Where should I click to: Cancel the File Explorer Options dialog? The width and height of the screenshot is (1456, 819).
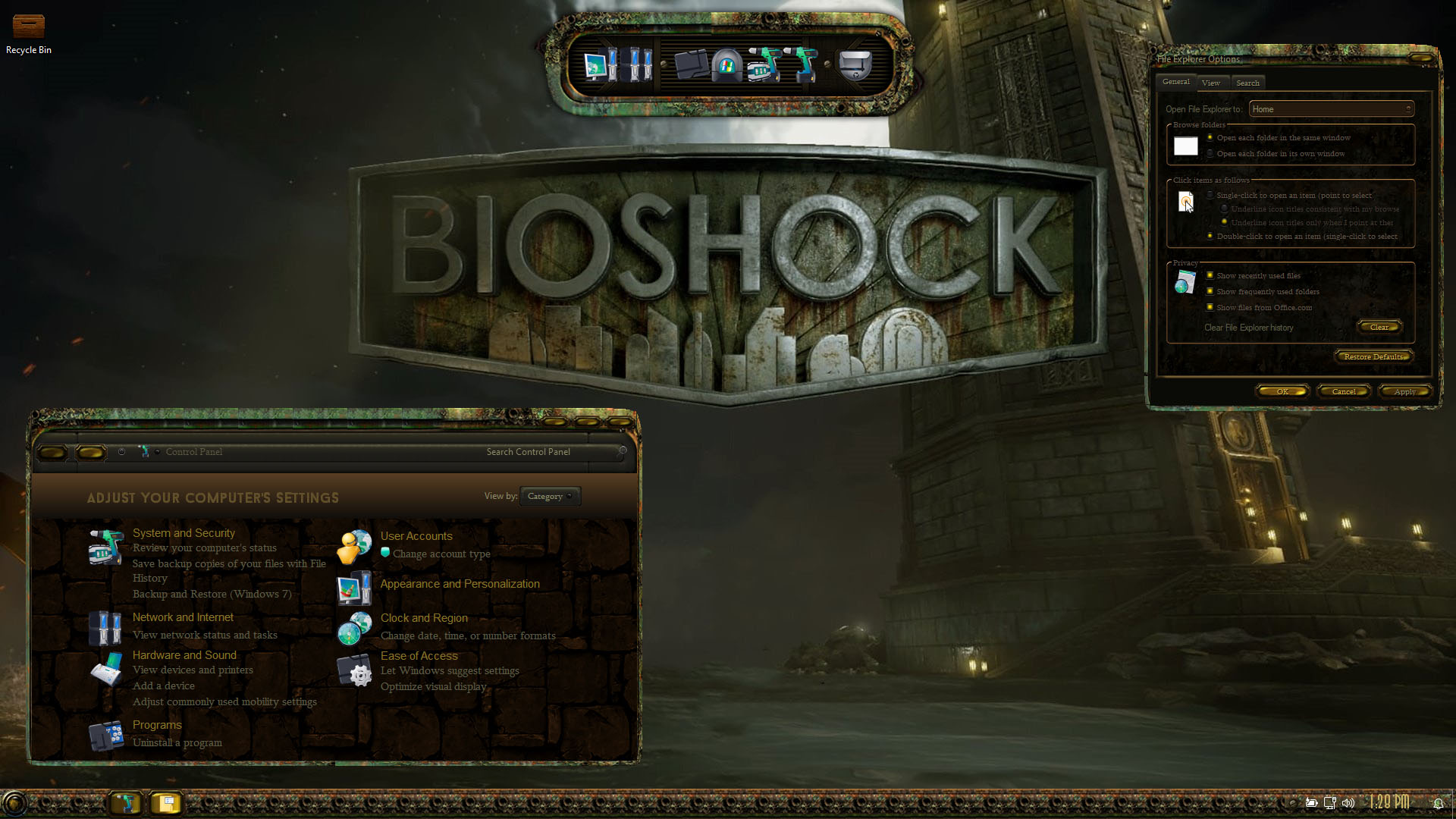click(x=1344, y=391)
